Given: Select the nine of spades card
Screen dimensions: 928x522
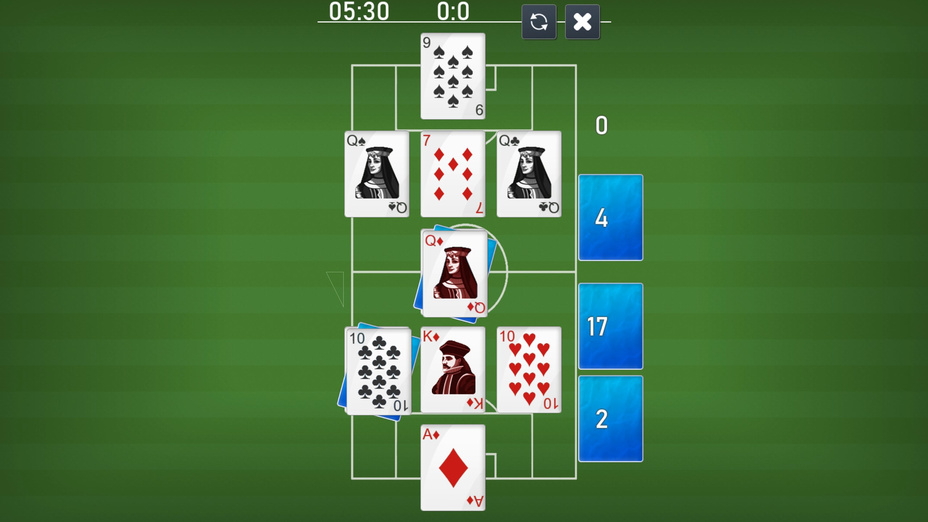Looking at the screenshot, I should click(x=453, y=76).
